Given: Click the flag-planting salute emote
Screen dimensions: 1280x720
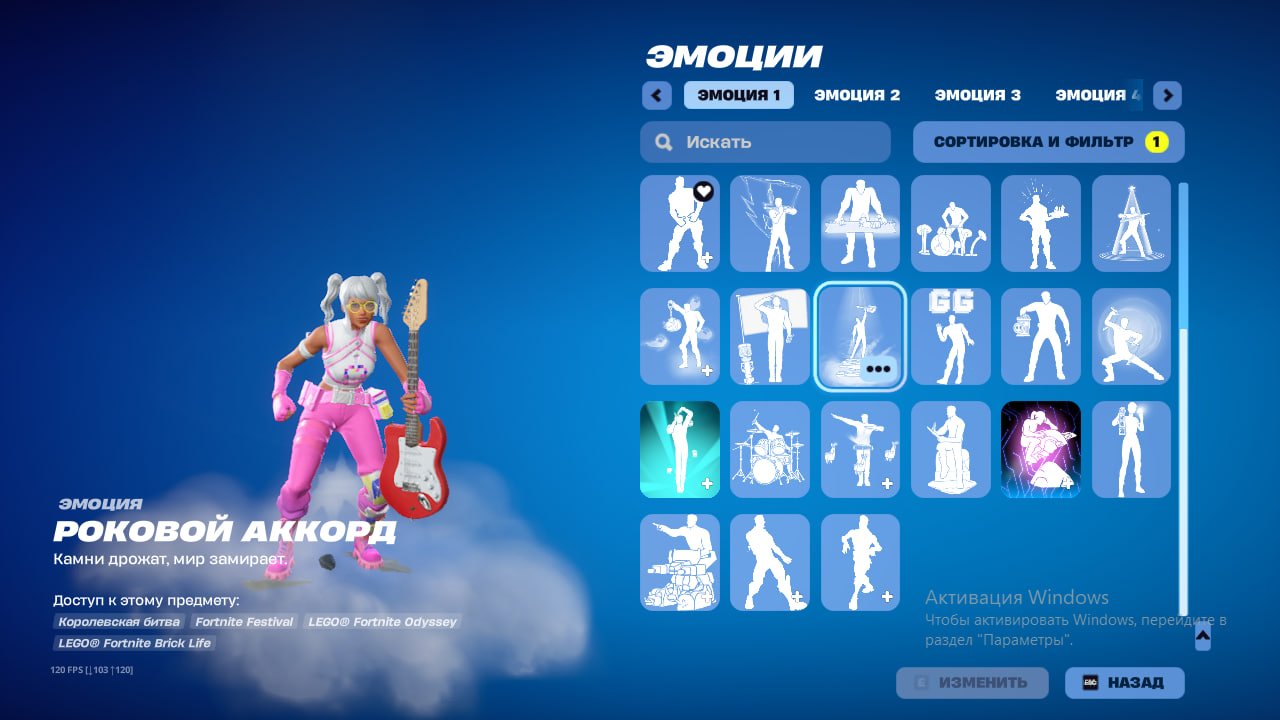Looking at the screenshot, I should click(770, 337).
